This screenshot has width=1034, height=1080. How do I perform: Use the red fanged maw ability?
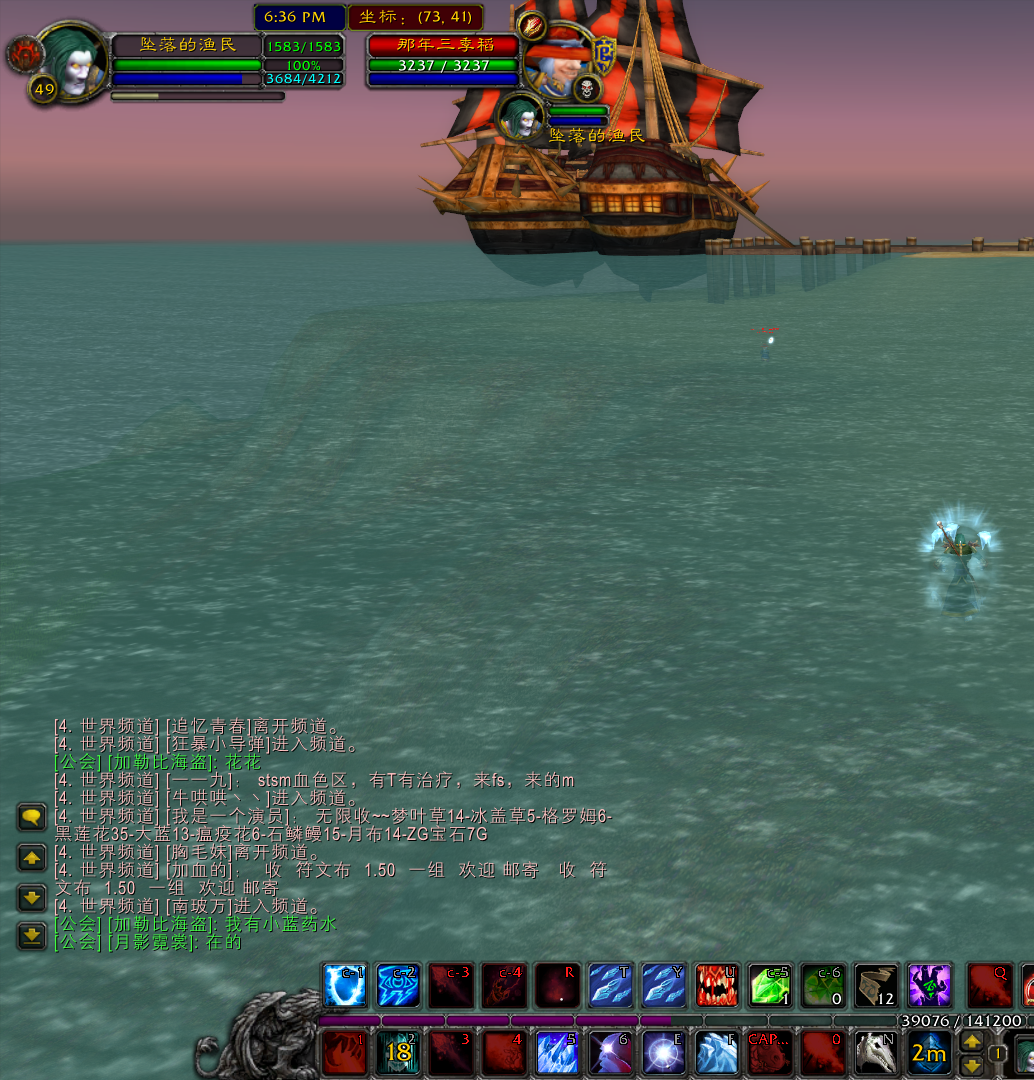coord(717,986)
